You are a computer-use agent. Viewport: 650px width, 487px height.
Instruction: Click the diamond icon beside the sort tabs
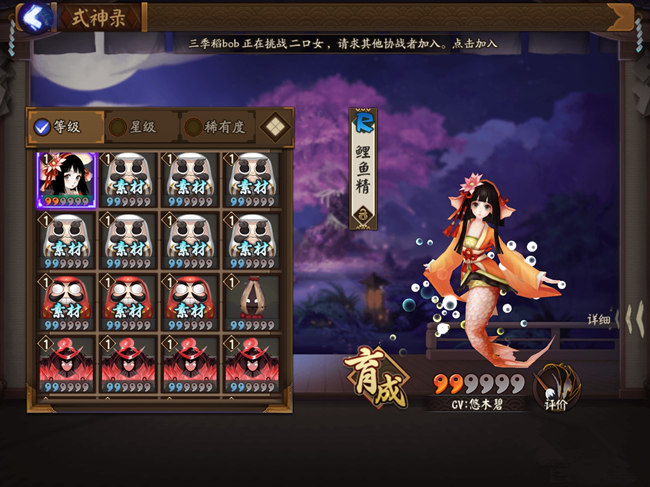coord(275,127)
